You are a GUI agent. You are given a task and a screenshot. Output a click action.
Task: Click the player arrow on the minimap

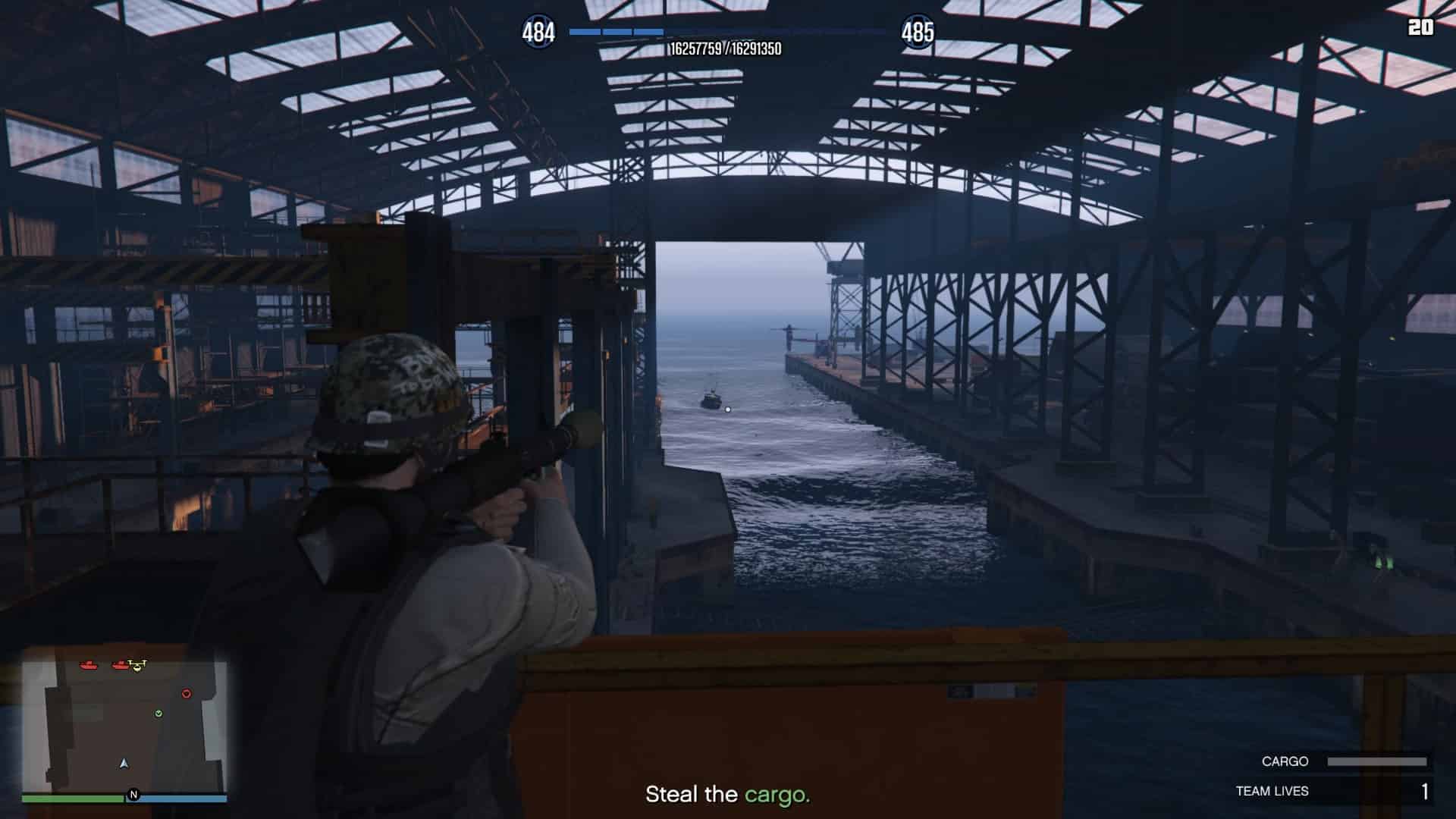click(124, 764)
